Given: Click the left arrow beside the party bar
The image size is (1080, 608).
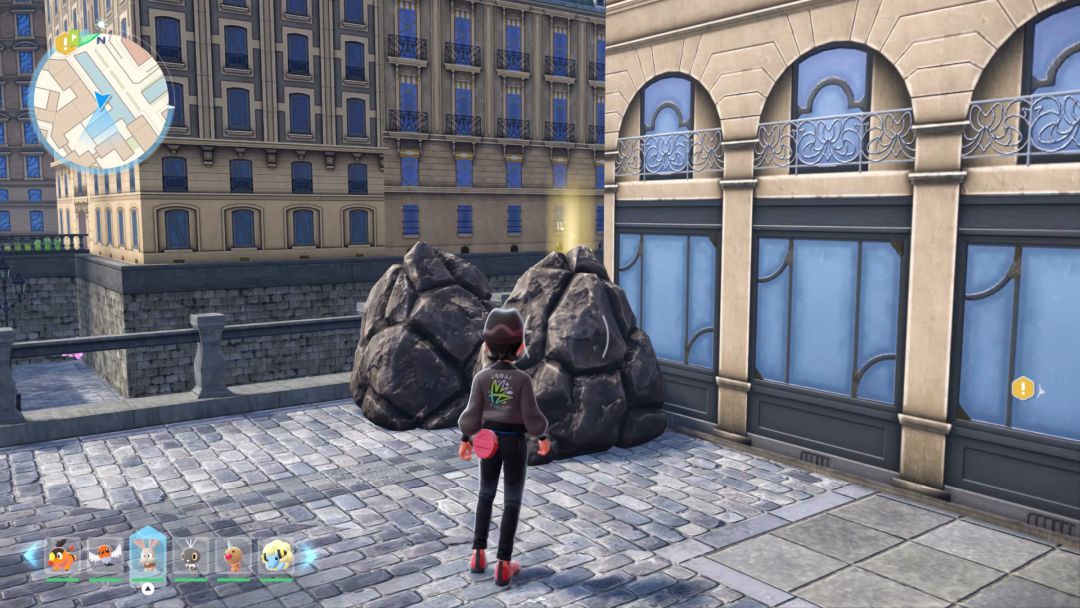Looking at the screenshot, I should [x=31, y=555].
